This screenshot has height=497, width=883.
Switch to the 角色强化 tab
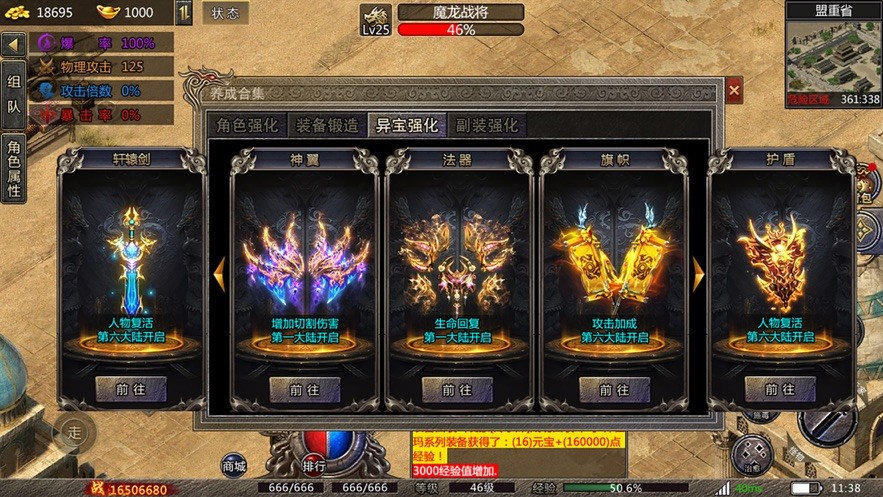(x=247, y=125)
